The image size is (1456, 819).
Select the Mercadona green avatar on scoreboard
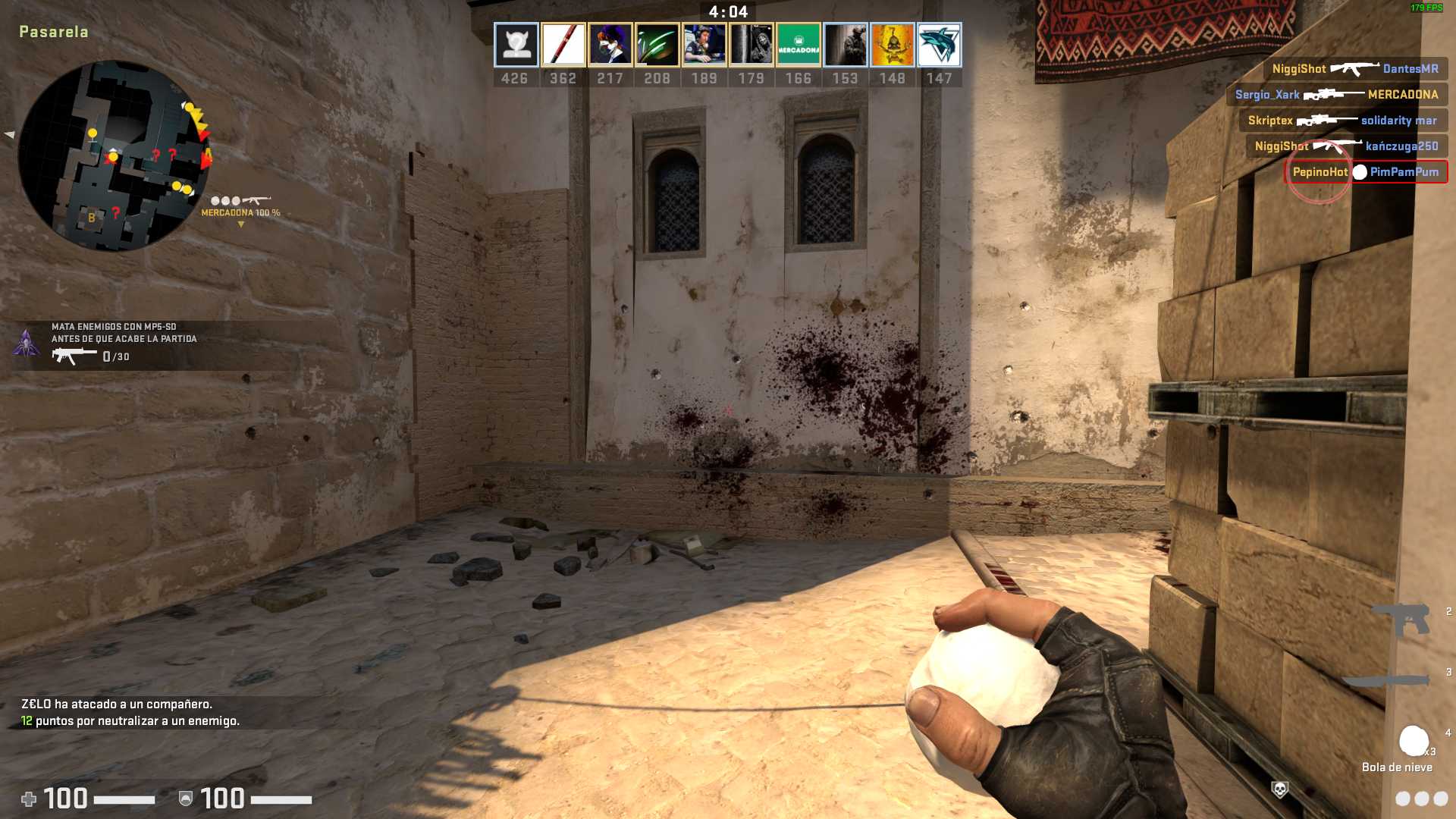[798, 45]
